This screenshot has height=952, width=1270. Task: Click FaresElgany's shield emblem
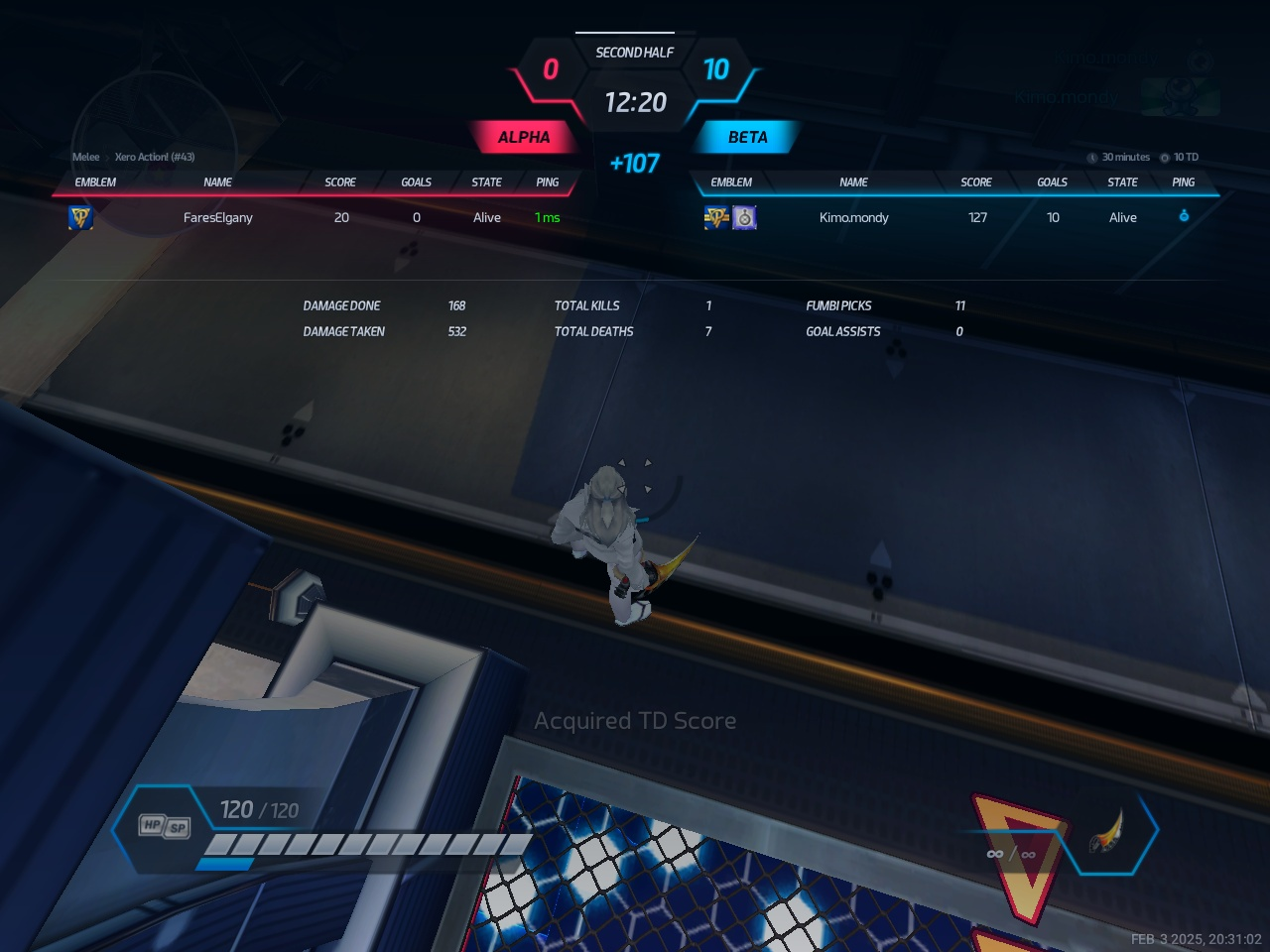coord(80,217)
